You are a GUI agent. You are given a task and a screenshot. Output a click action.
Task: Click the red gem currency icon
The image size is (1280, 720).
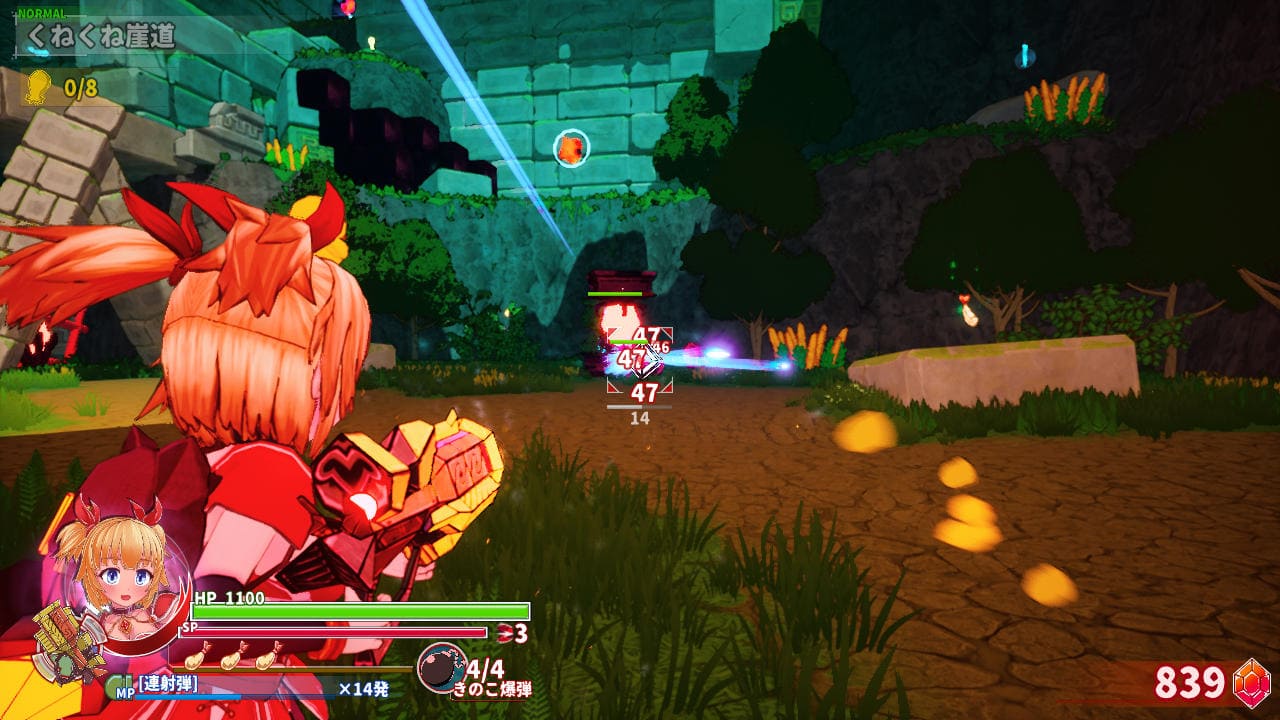(x=1250, y=681)
